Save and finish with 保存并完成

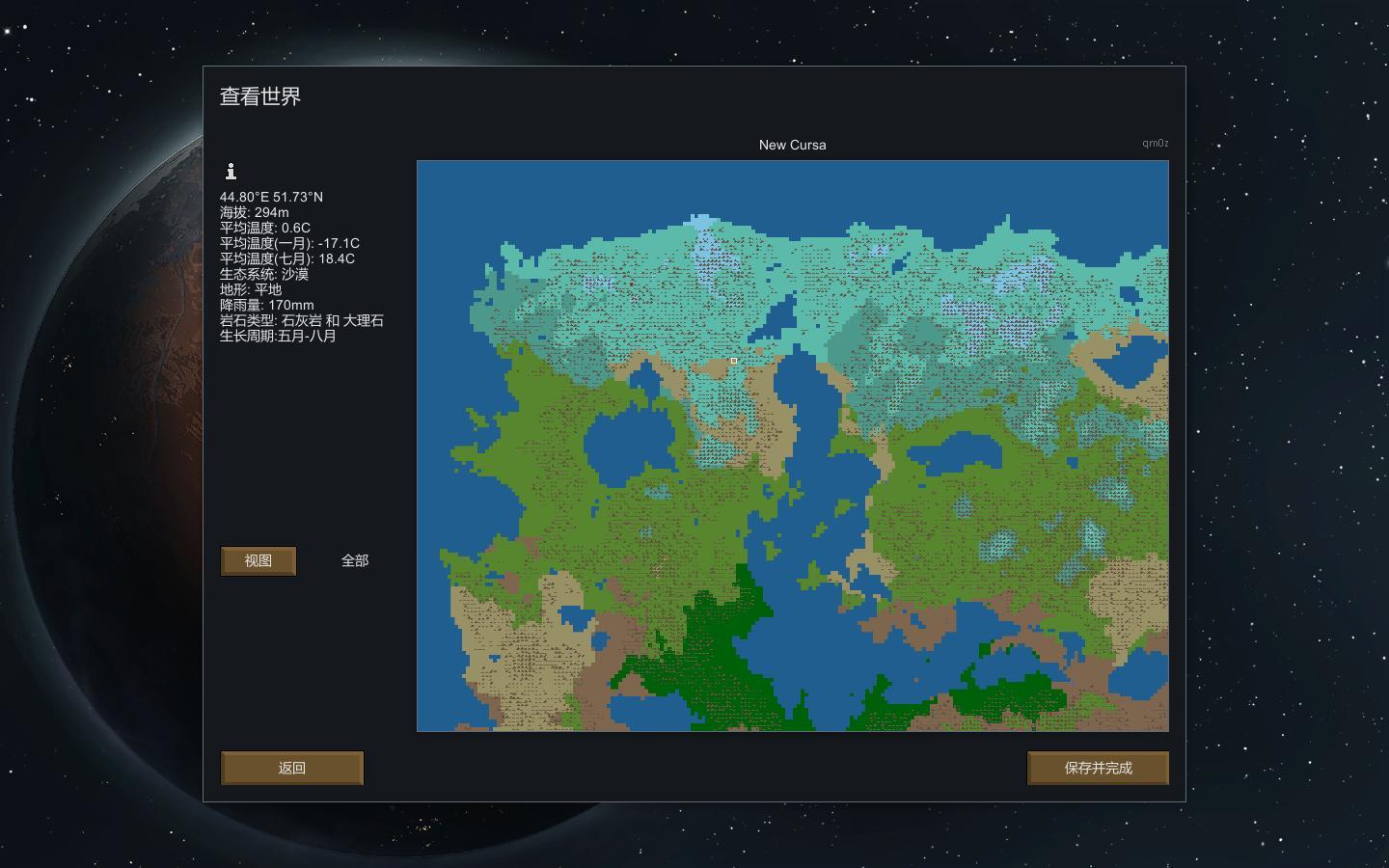[1098, 769]
